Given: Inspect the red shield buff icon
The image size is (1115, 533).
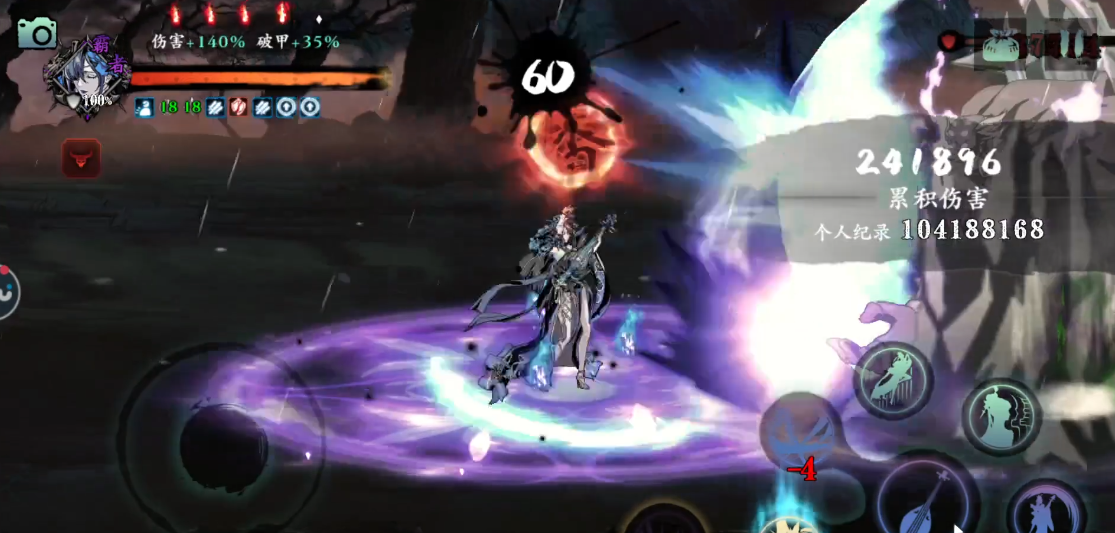Looking at the screenshot, I should click(239, 107).
